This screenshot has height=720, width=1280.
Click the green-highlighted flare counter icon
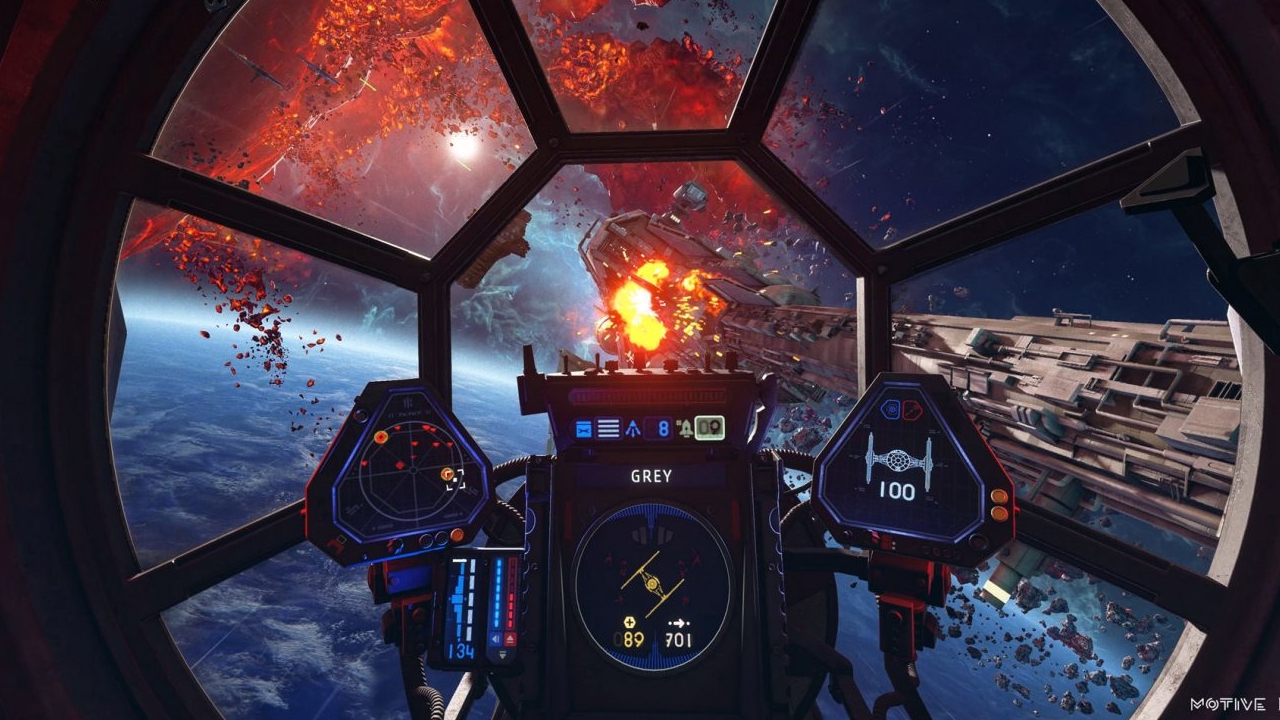click(709, 427)
